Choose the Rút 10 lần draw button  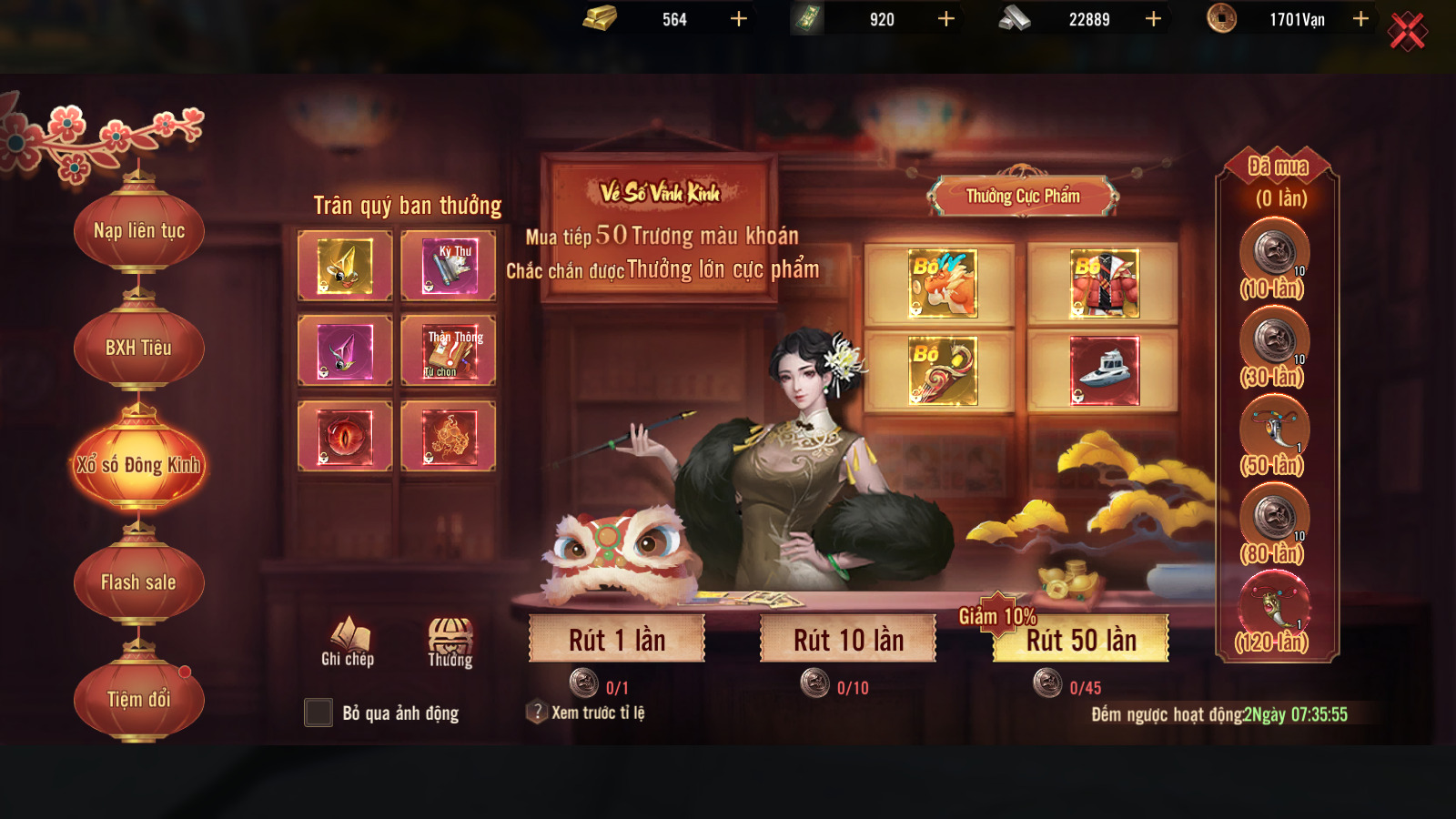pyautogui.click(x=848, y=640)
